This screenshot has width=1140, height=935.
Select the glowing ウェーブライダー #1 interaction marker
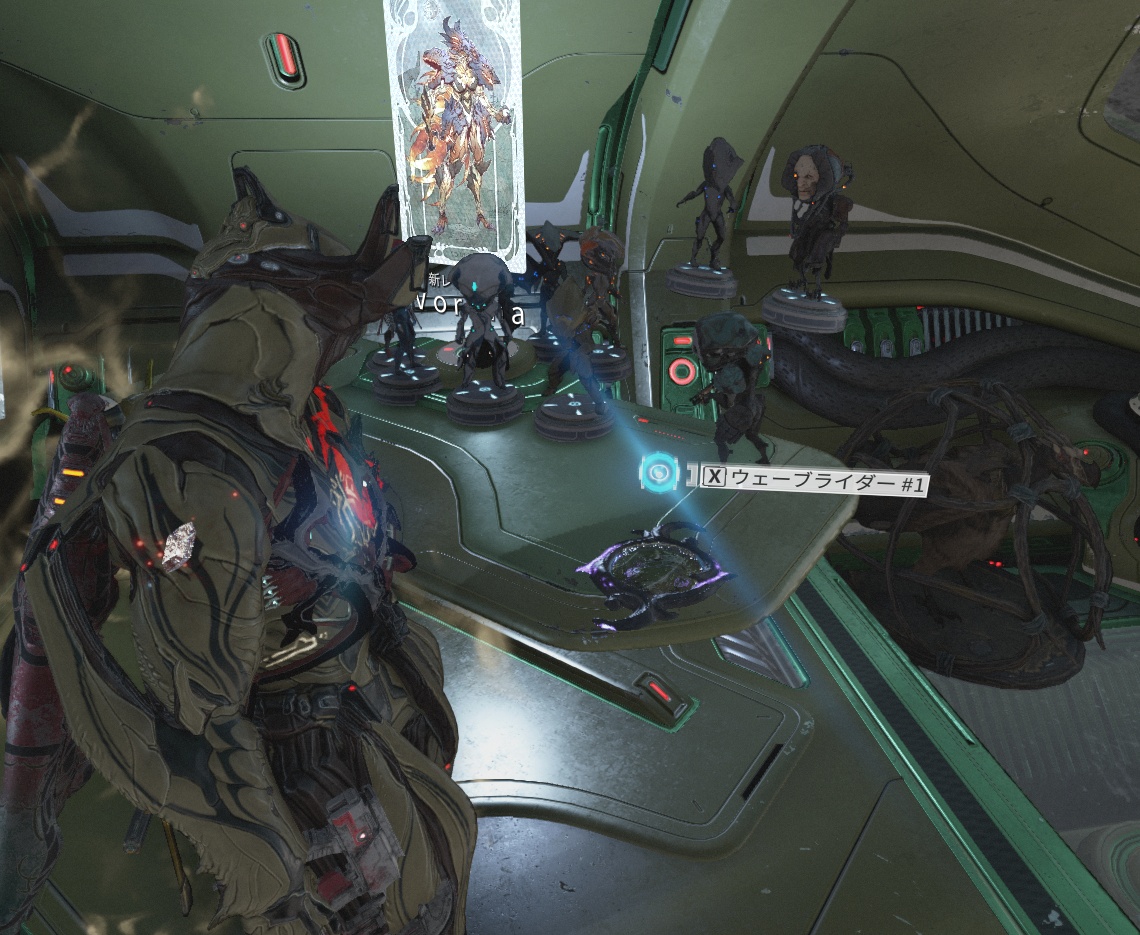coord(658,473)
